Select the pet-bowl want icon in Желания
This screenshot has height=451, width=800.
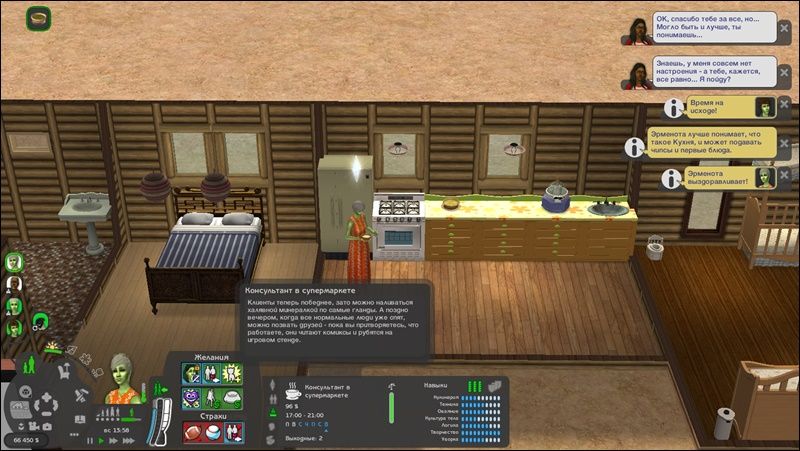[x=232, y=396]
